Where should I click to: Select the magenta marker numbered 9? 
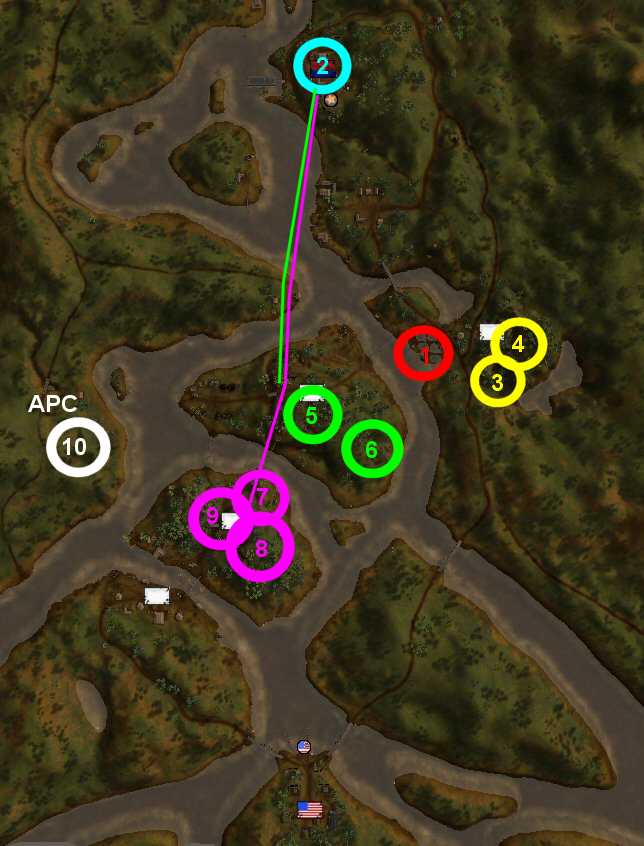click(x=213, y=517)
